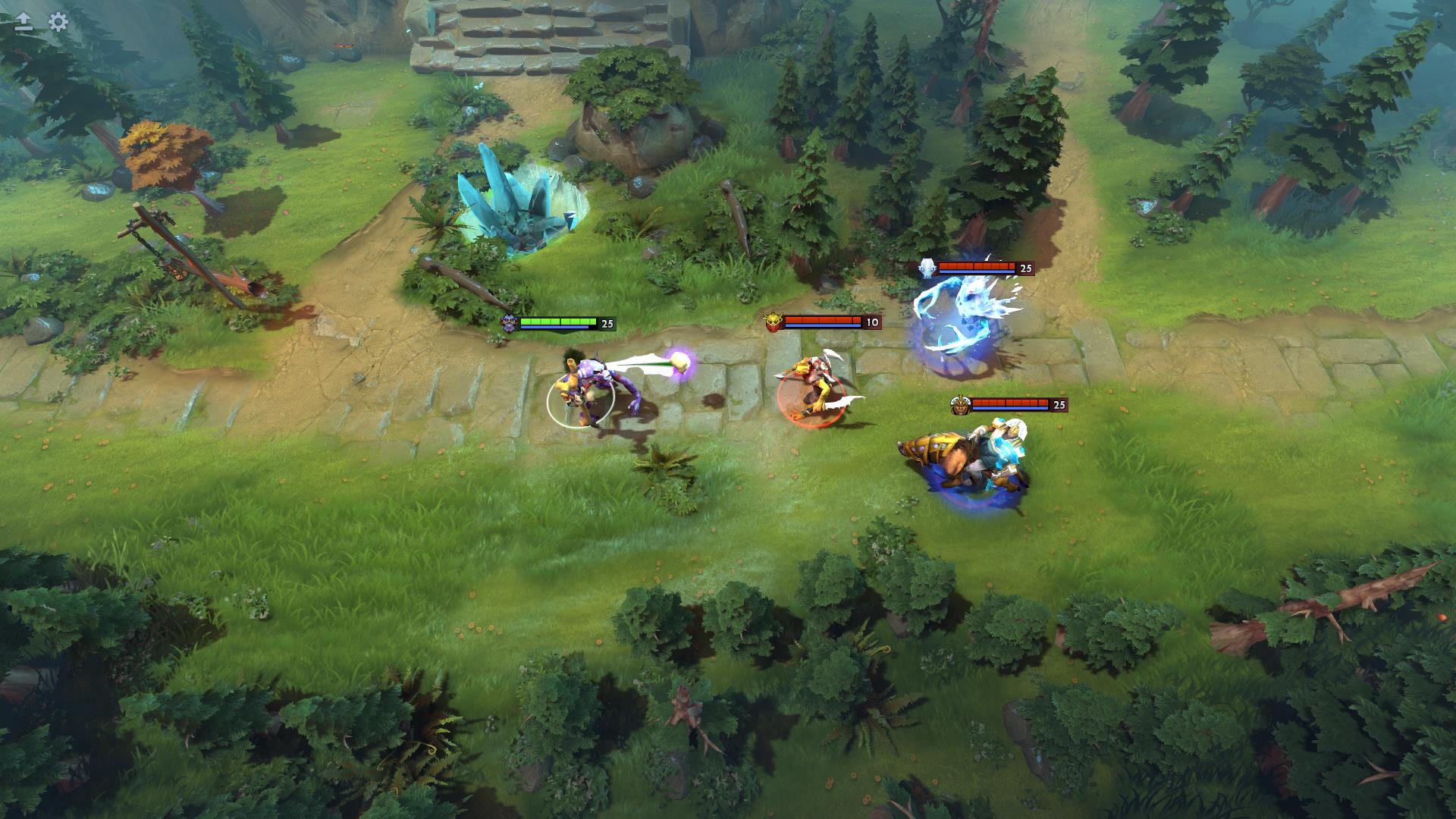
Task: Click the white spirit unit's portrait icon
Action: (x=927, y=267)
